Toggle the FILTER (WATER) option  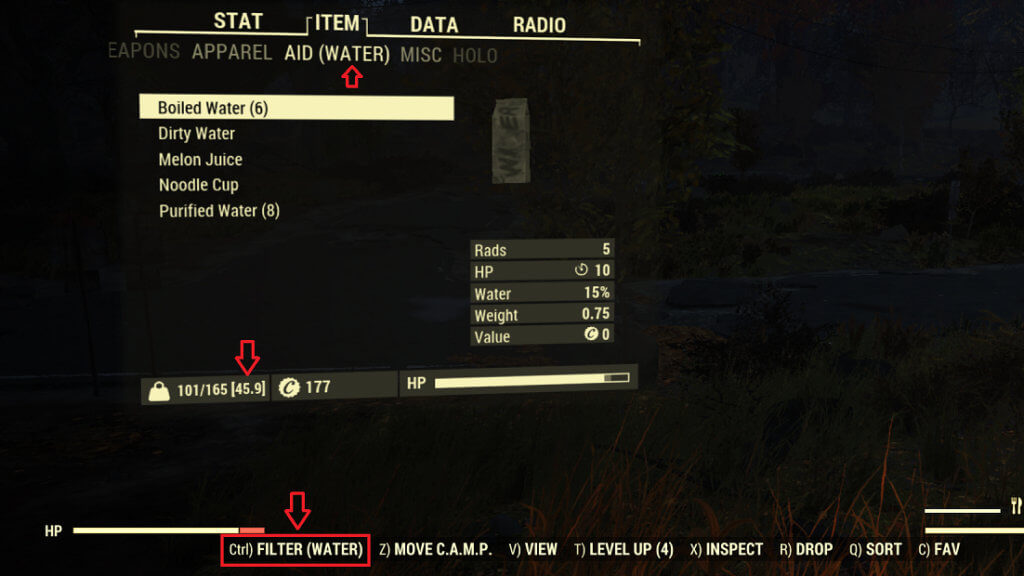point(296,549)
